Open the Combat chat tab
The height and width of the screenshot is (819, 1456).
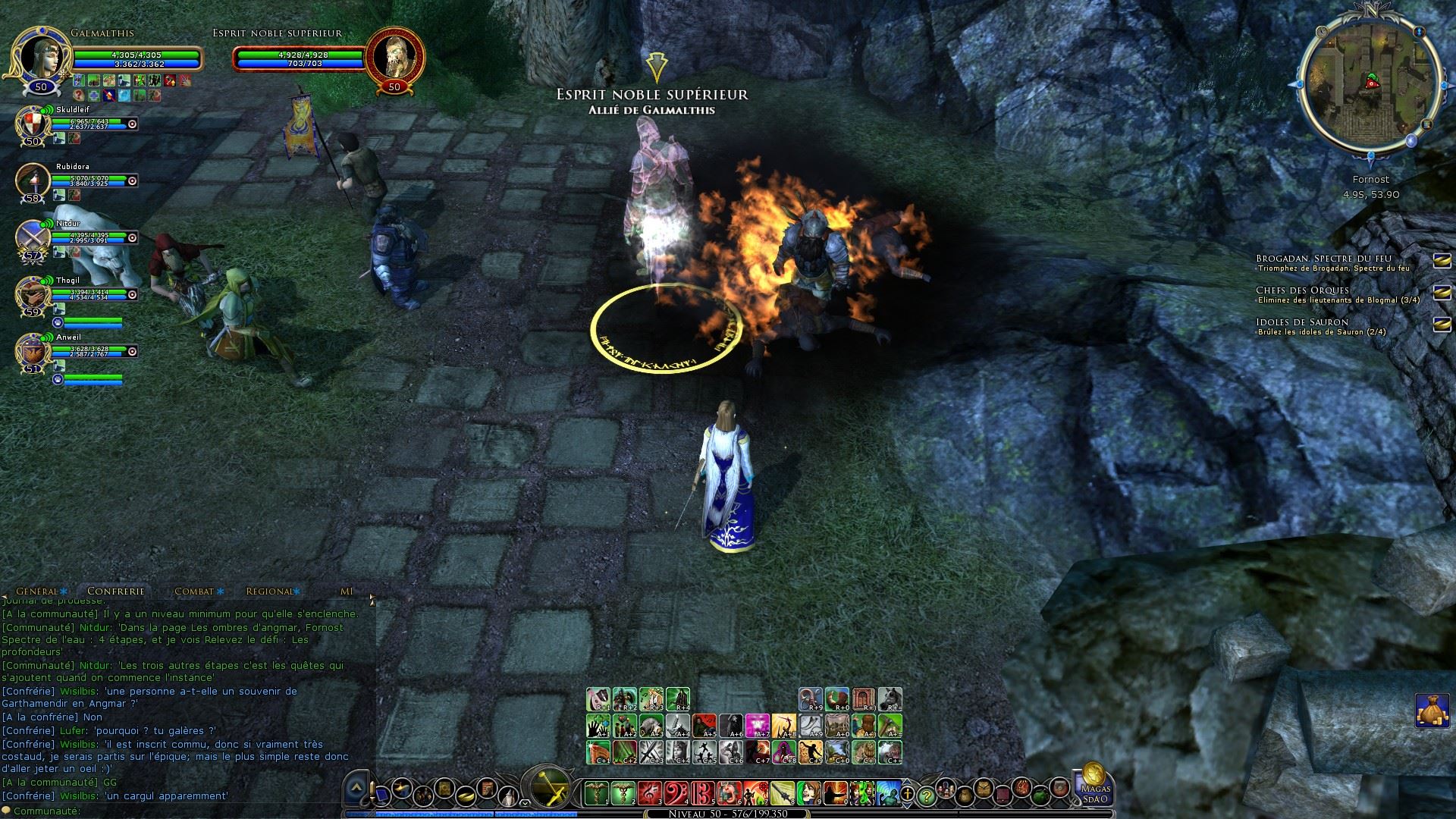[194, 591]
